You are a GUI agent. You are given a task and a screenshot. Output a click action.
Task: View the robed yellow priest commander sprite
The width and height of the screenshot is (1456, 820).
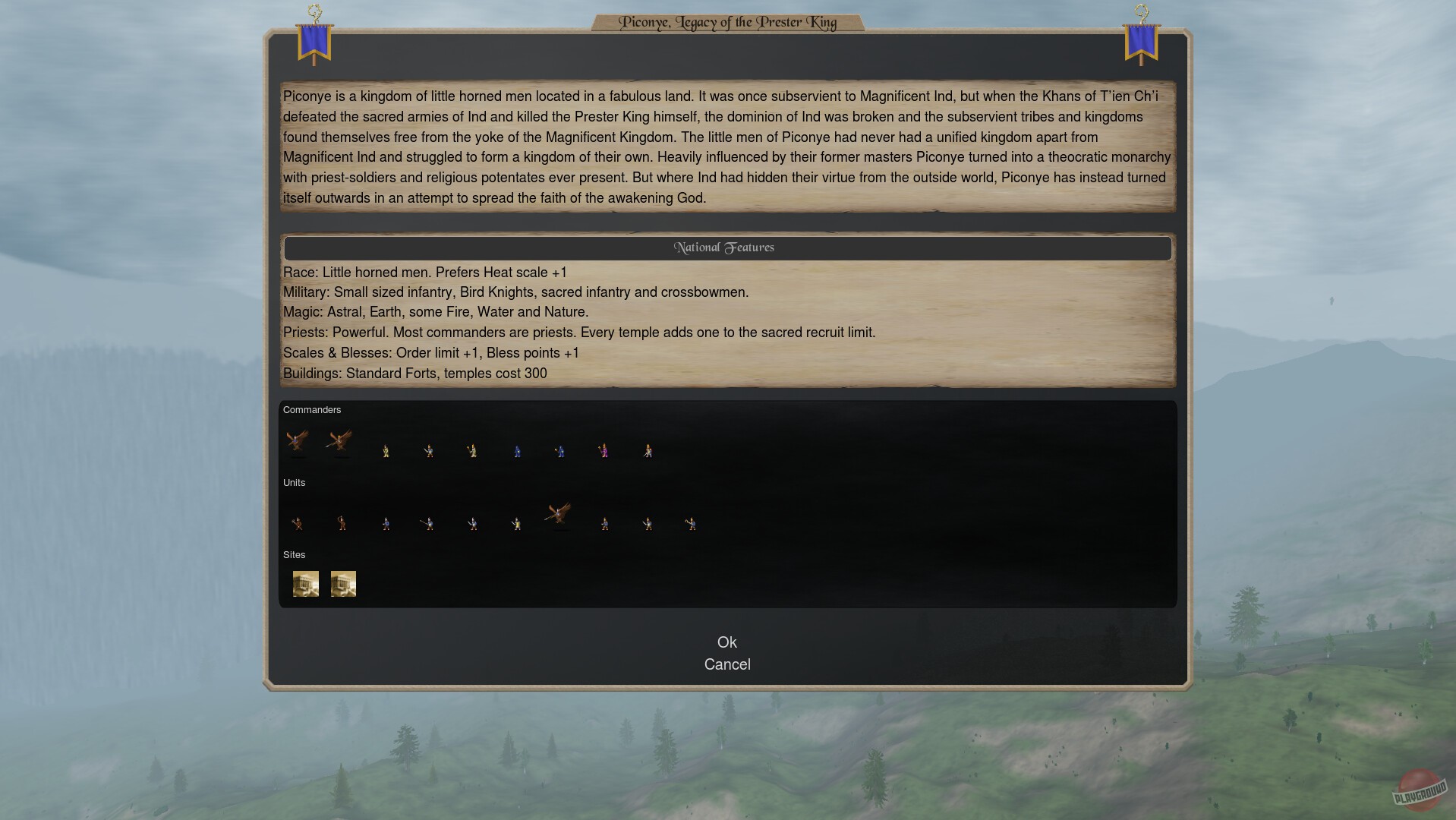click(x=386, y=450)
